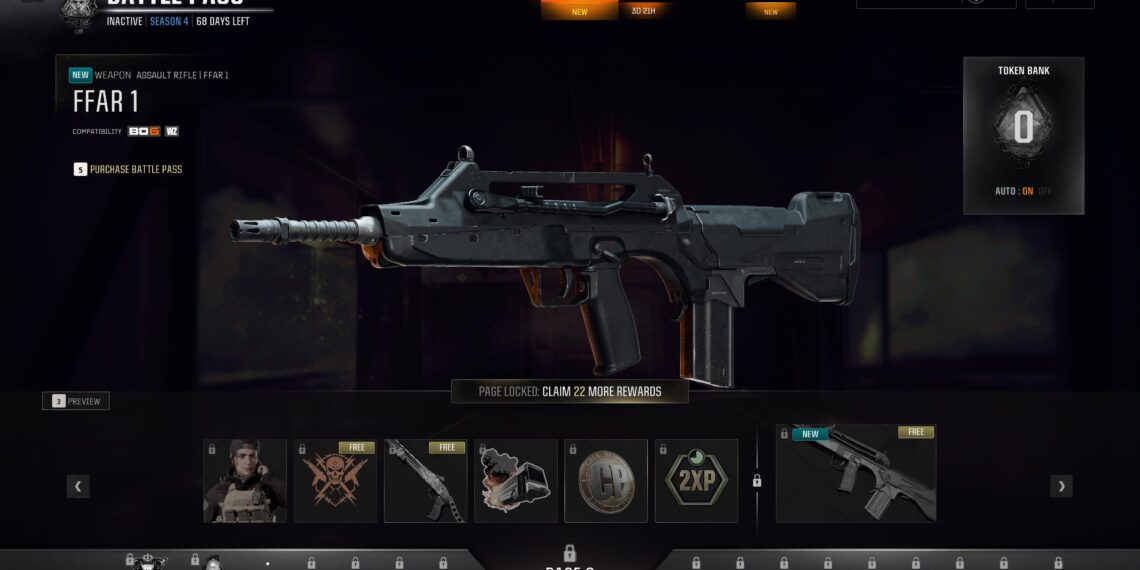Select the free shotgun blueprint reward
The width and height of the screenshot is (1140, 570).
tap(425, 481)
